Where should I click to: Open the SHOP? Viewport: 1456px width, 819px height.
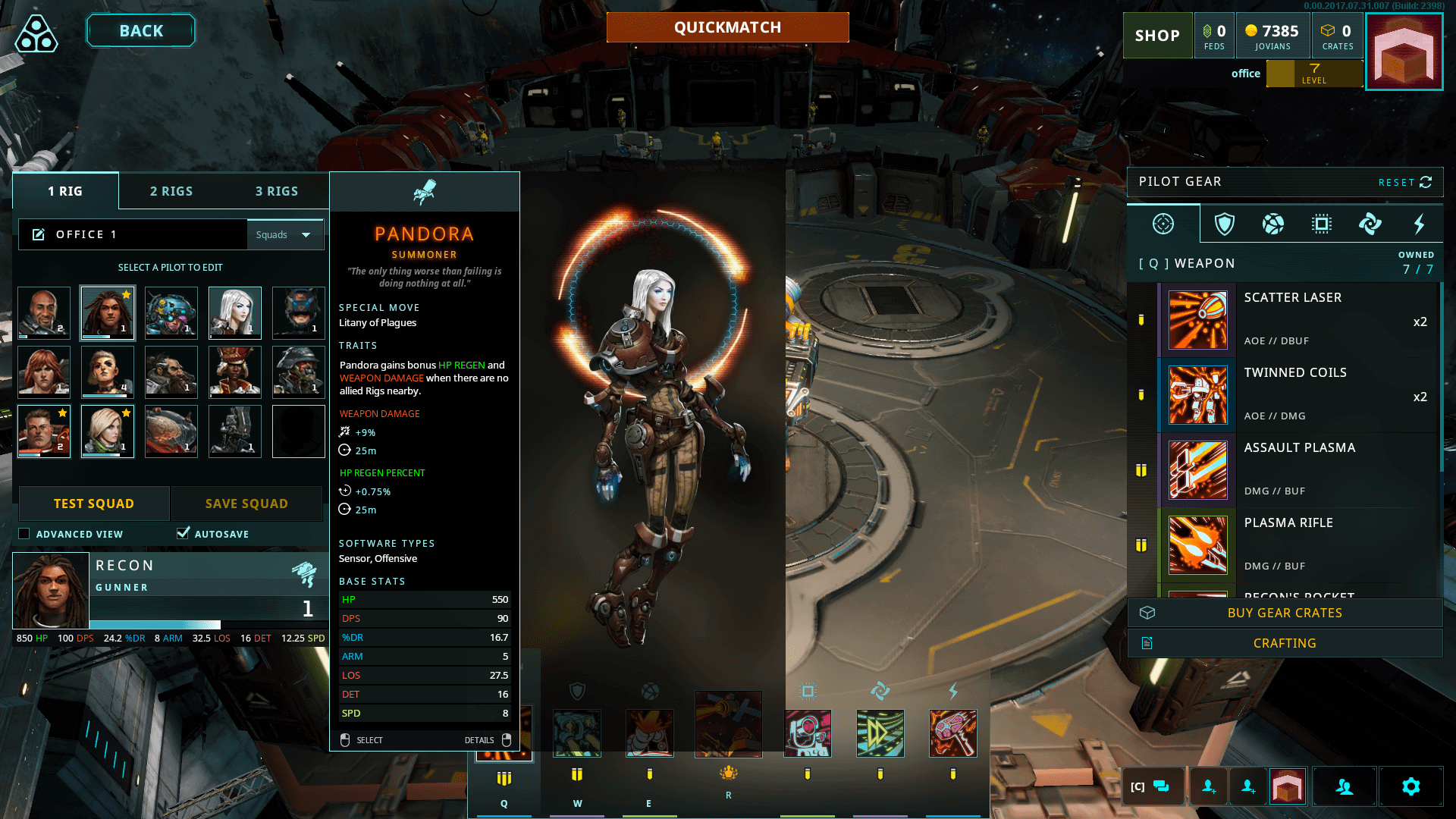1157,36
